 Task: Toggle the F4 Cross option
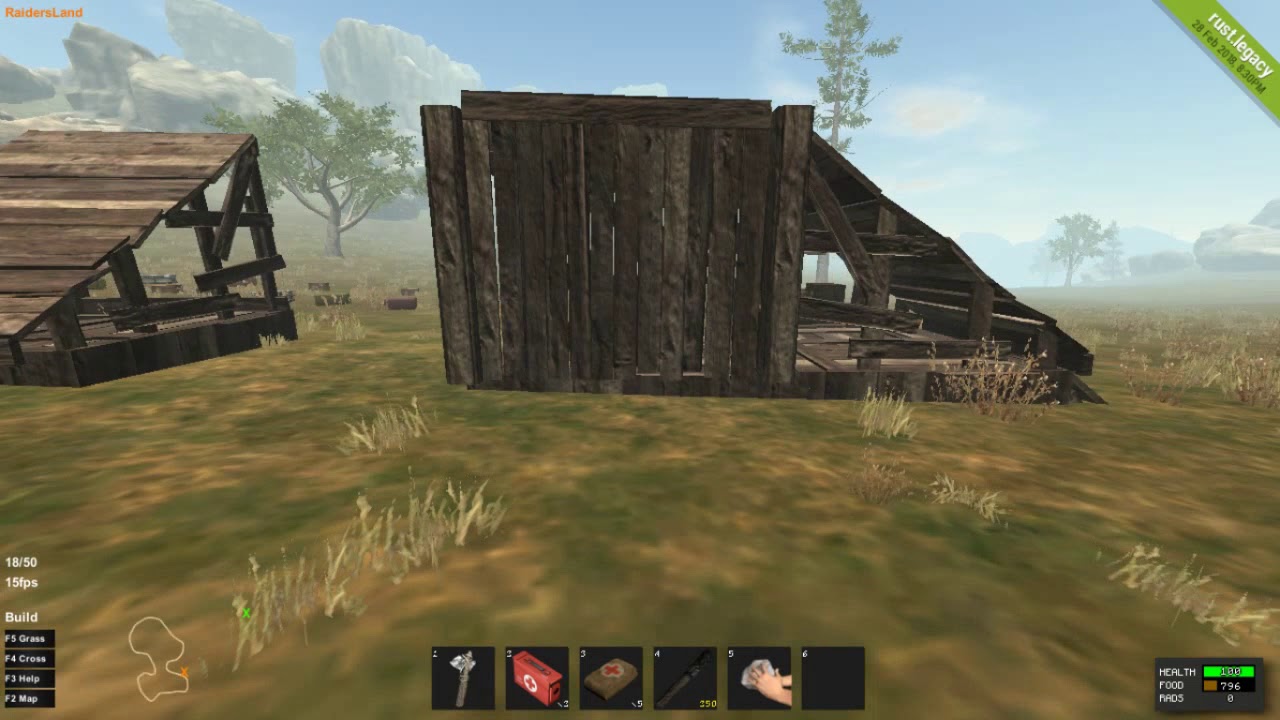[x=29, y=658]
